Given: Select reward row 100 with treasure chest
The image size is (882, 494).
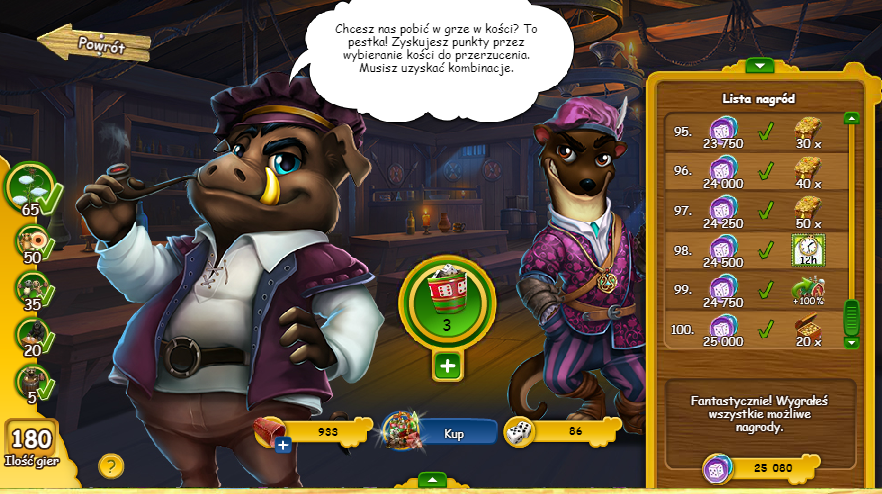Looking at the screenshot, I should pos(752,328).
